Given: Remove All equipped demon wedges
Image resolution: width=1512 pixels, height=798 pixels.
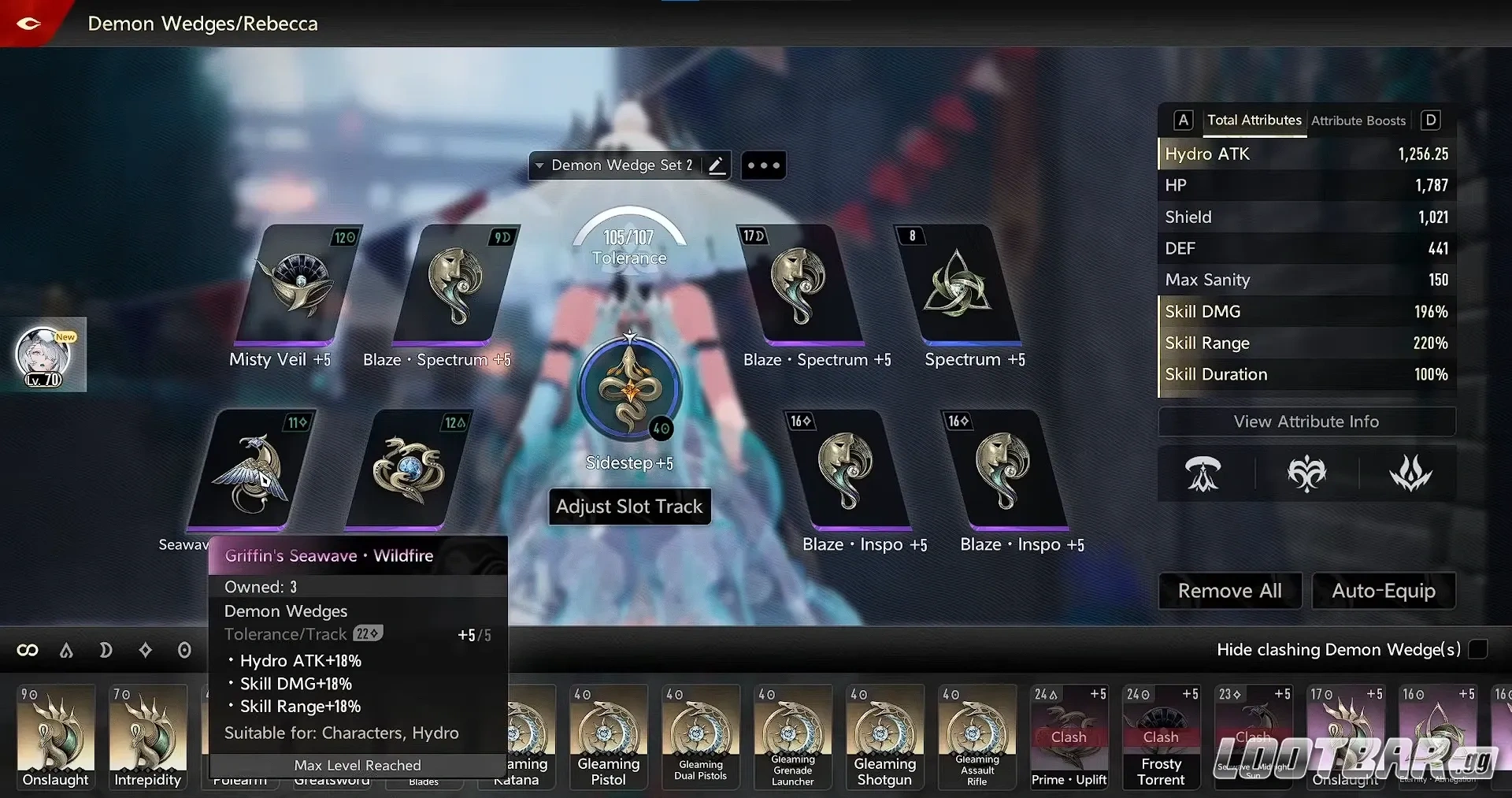Looking at the screenshot, I should pyautogui.click(x=1229, y=591).
